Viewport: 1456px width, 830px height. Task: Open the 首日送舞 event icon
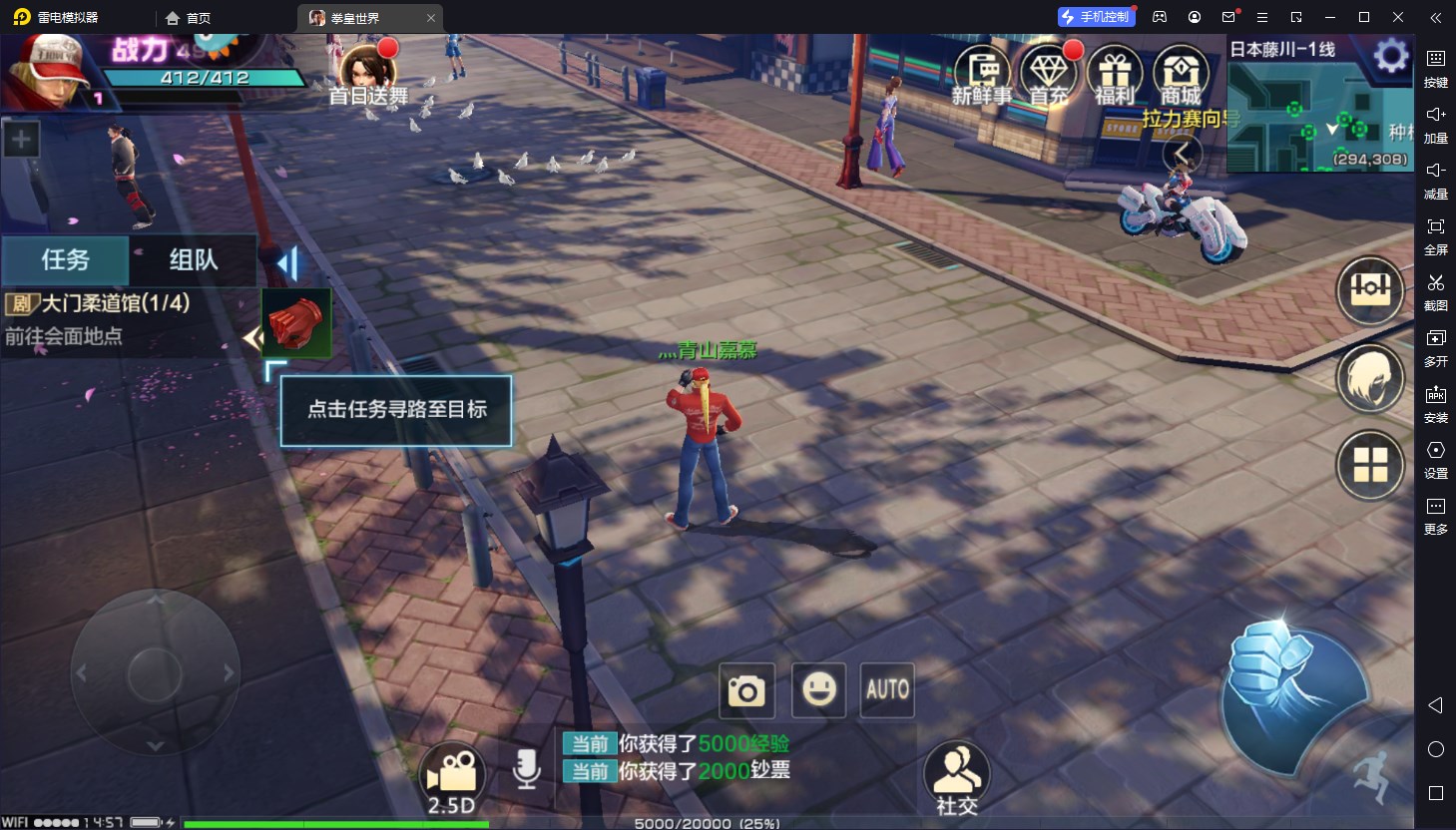click(x=368, y=74)
